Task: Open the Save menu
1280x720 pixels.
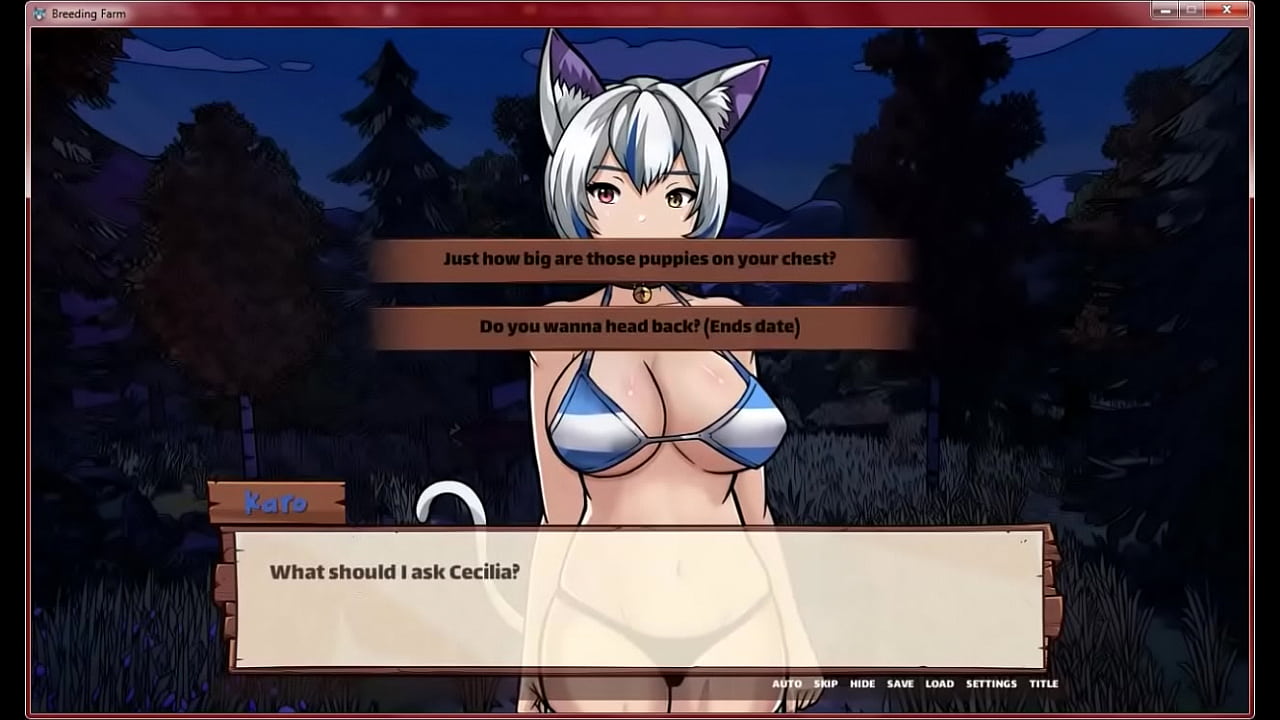Action: [x=900, y=684]
